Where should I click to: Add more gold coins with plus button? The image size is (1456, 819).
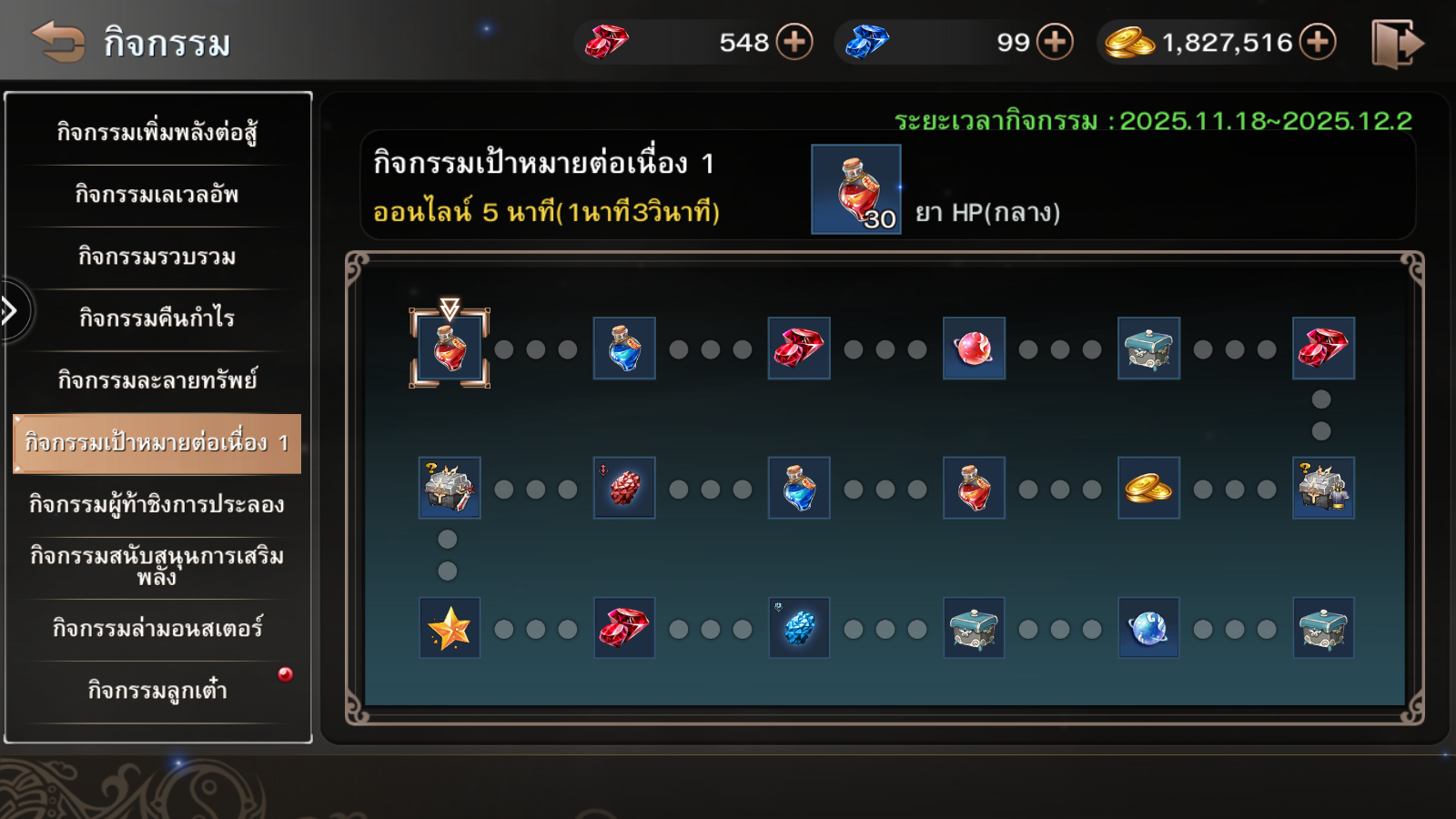1317,42
